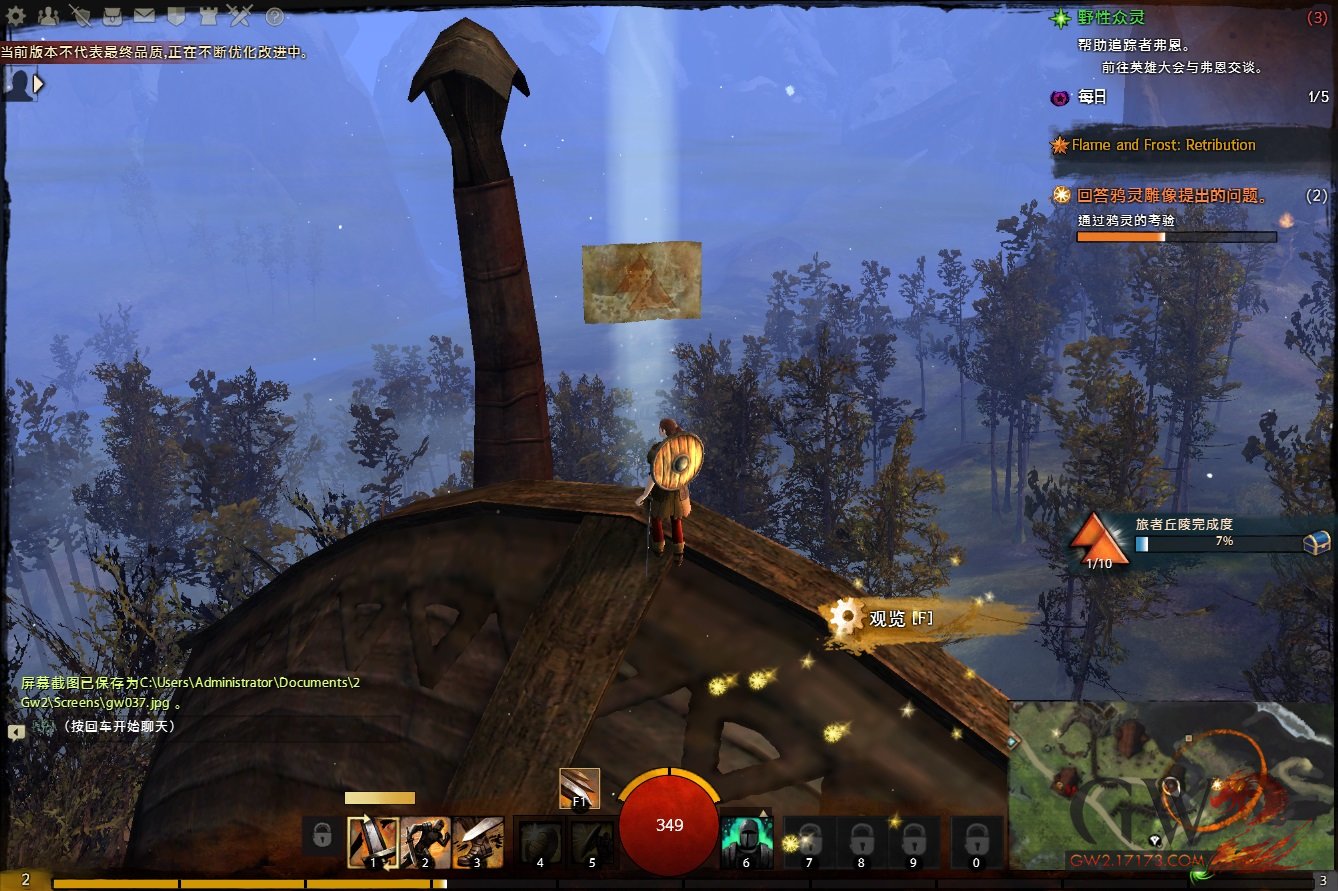This screenshot has height=891, width=1338.
Task: Click the map completion reward chest
Action: [x=1317, y=541]
